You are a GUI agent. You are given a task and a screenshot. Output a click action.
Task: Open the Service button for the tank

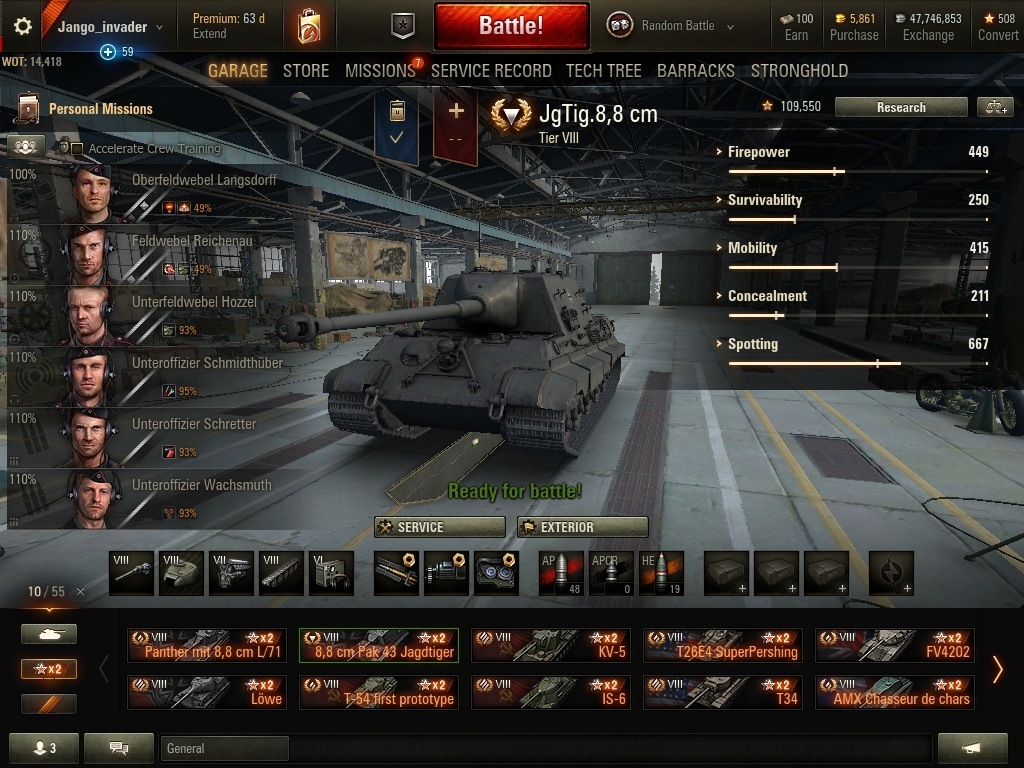[440, 527]
